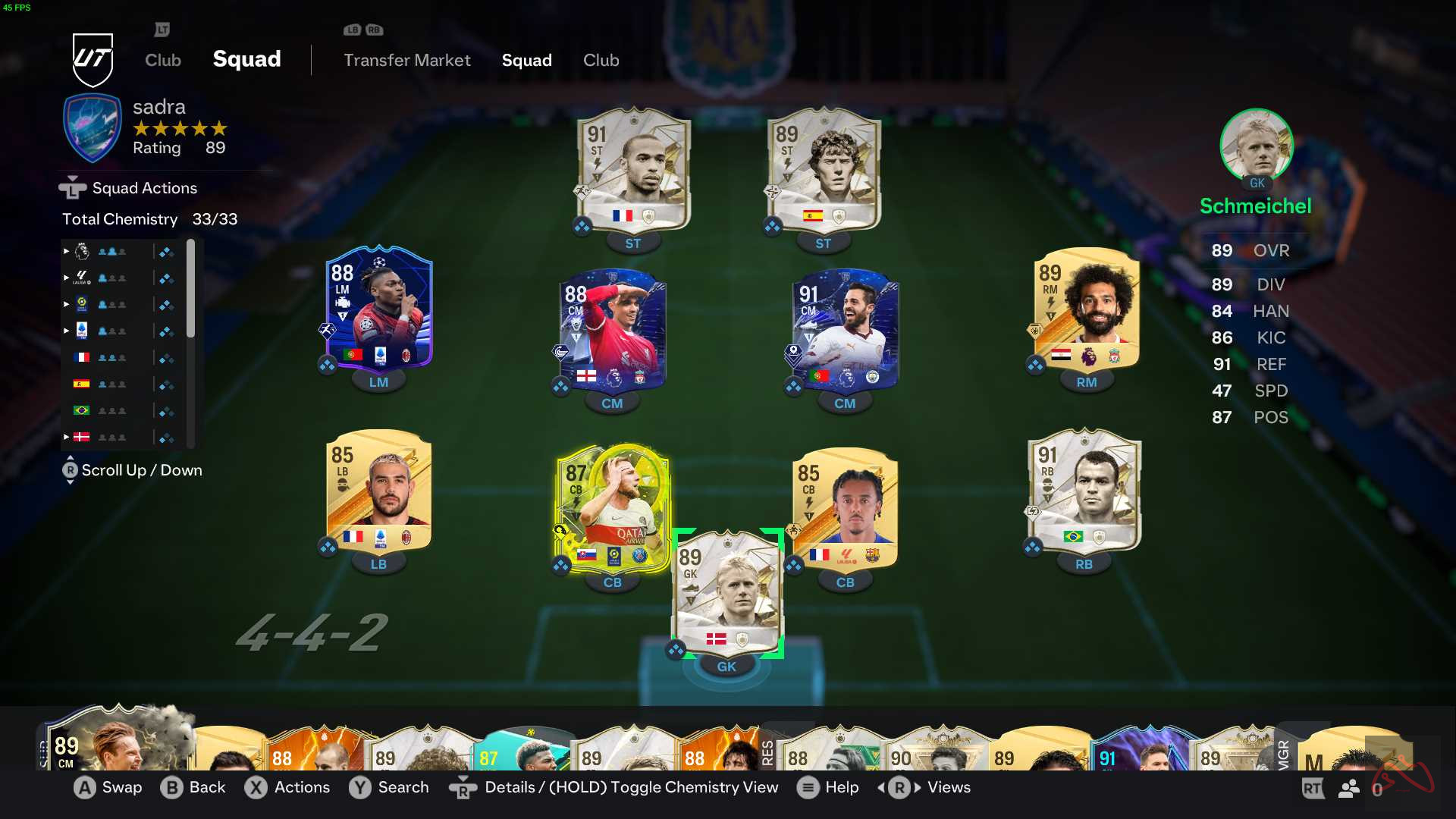Select the Squad Actions icon
Viewport: 1456px width, 819px height.
pos(71,187)
